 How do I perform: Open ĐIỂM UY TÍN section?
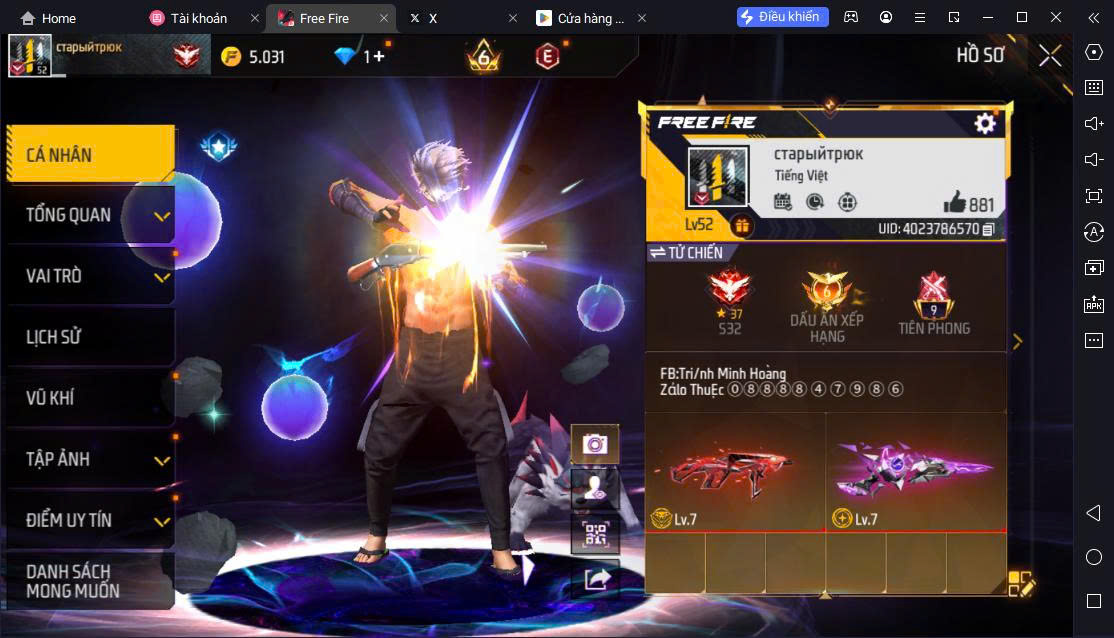coord(90,520)
